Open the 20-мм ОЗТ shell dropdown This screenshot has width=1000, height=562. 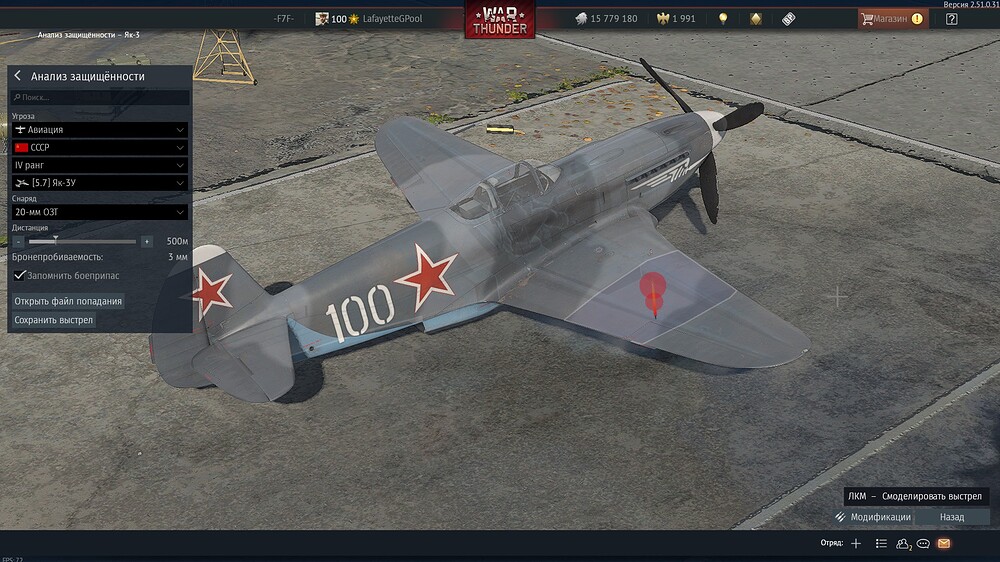click(x=100, y=212)
